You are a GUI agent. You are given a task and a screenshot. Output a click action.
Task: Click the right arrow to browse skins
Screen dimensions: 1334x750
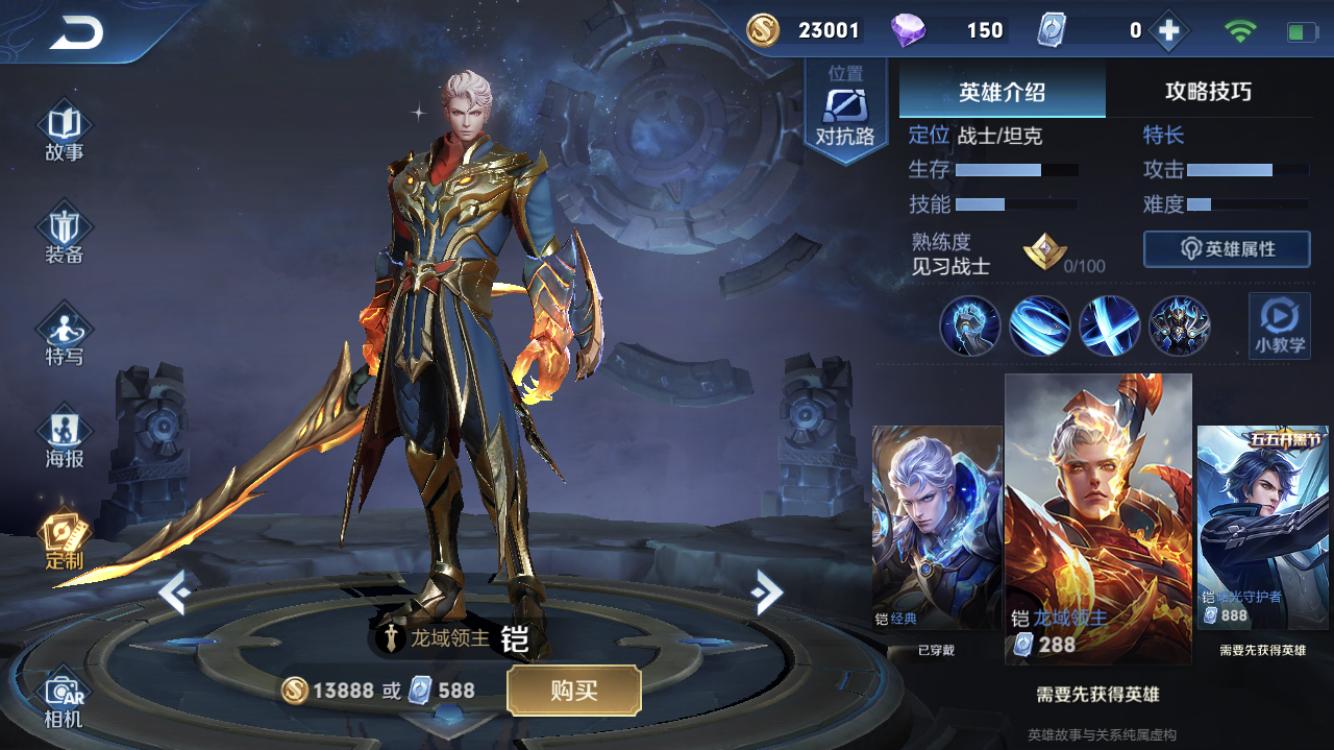coord(765,590)
